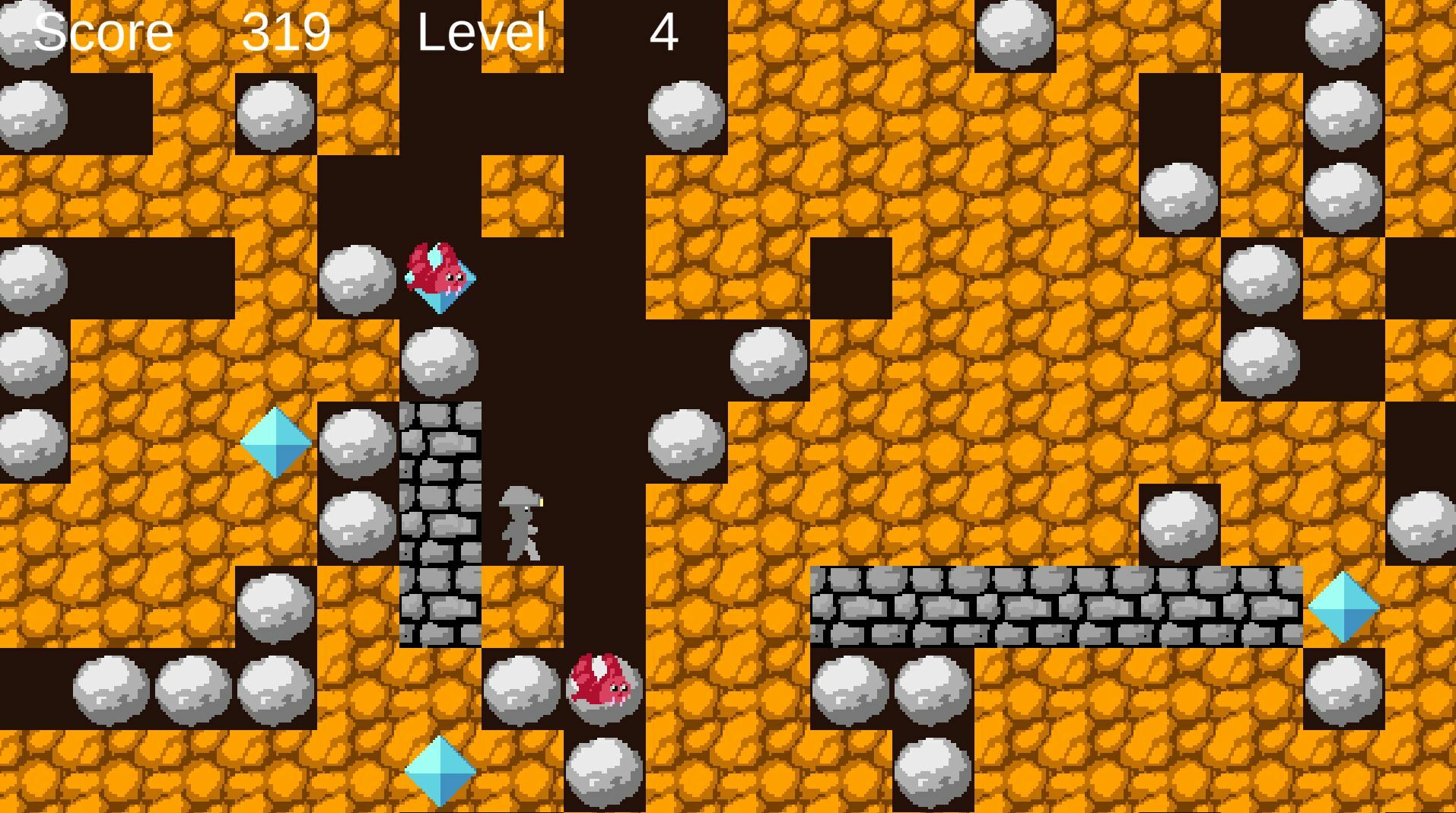Click the score value 319
The width and height of the screenshot is (1456, 813).
(285, 32)
